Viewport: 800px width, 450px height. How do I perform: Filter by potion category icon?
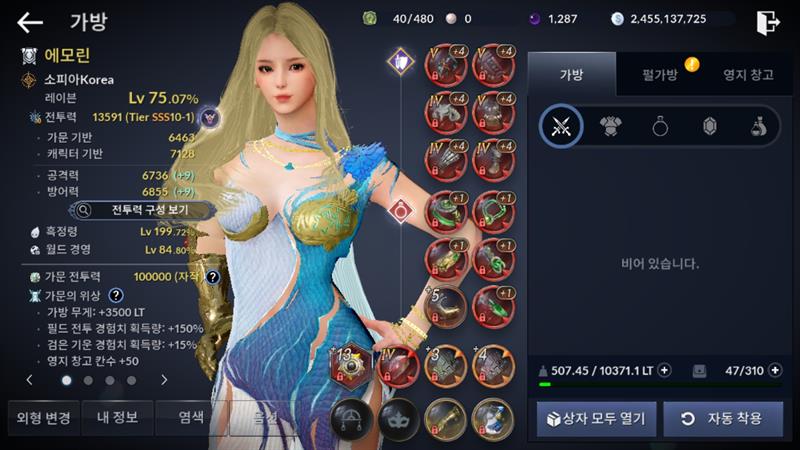point(759,126)
